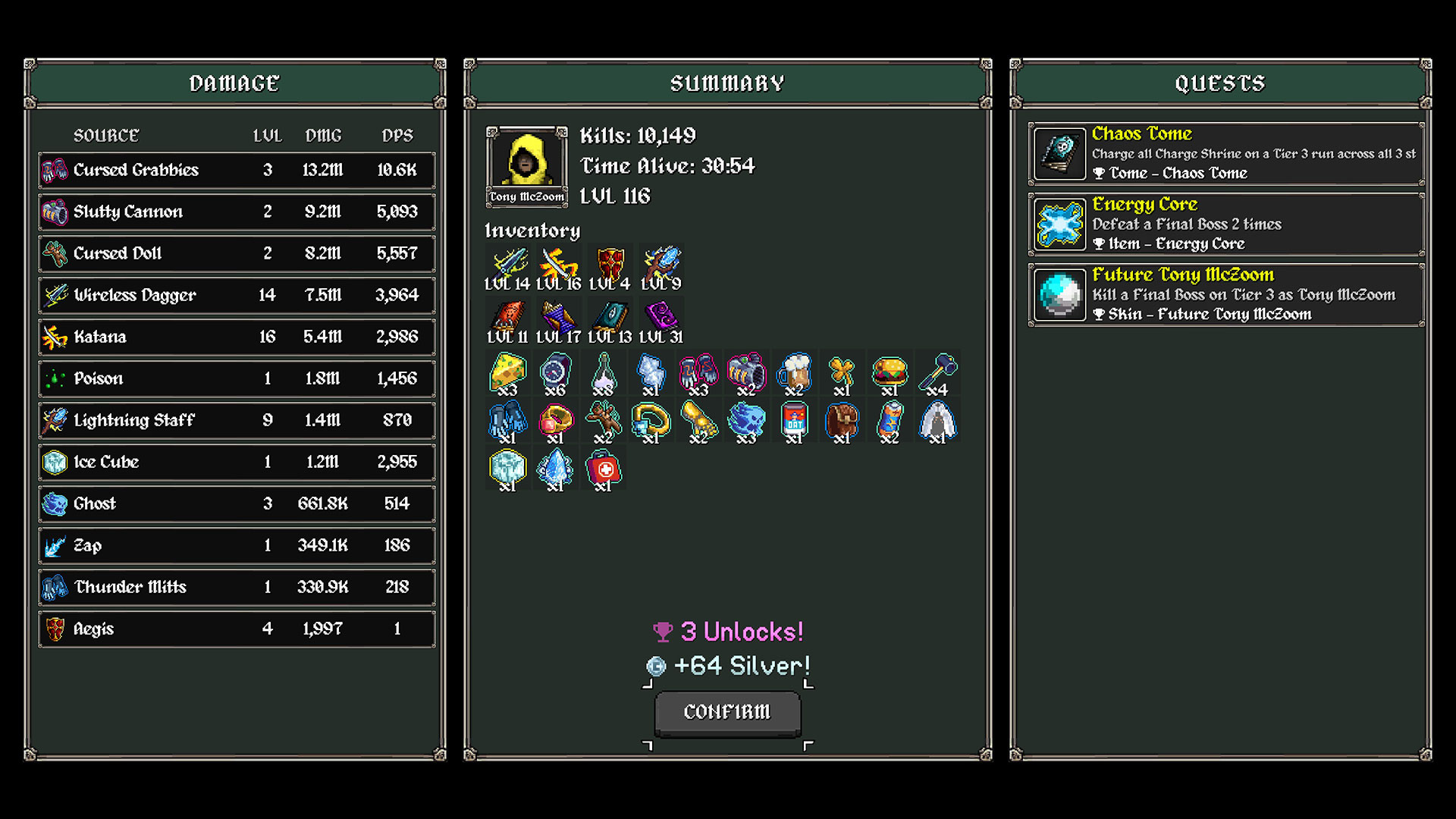
Task: Inspect the level 16 Katana inventory icon
Action: (558, 265)
